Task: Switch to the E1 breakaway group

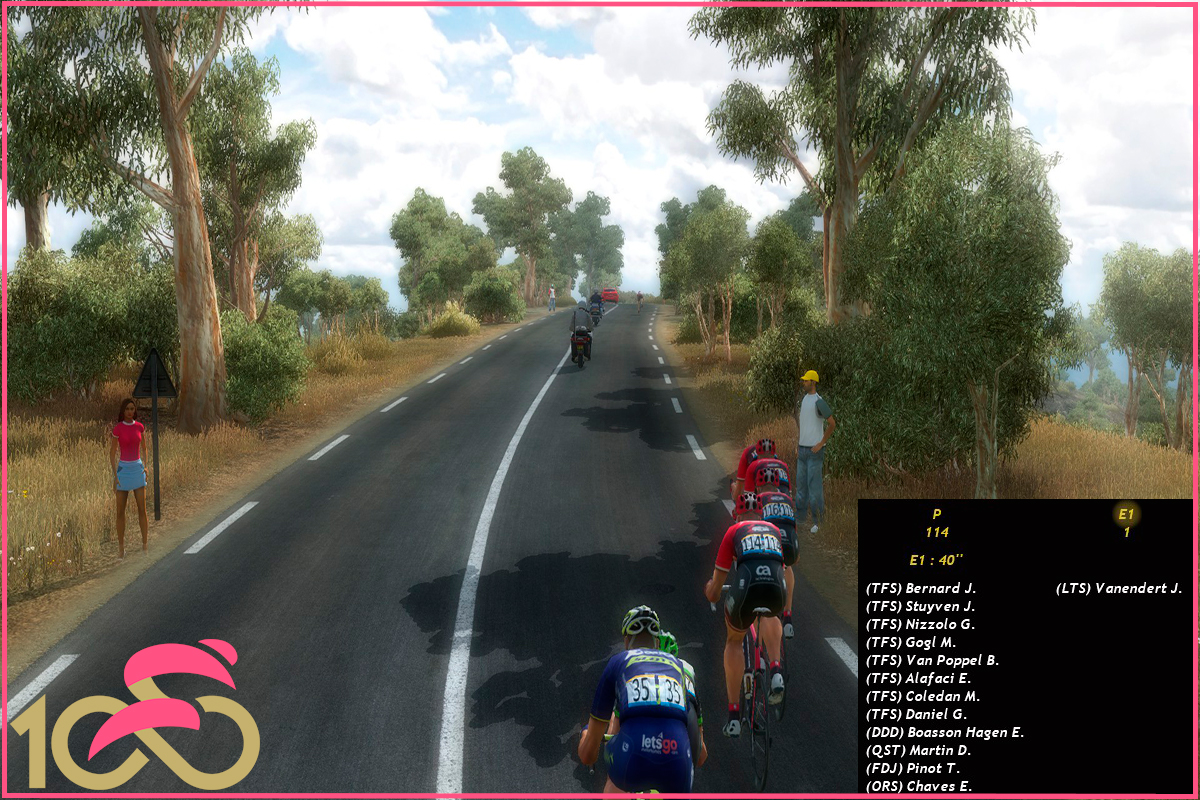Action: coord(1126,515)
